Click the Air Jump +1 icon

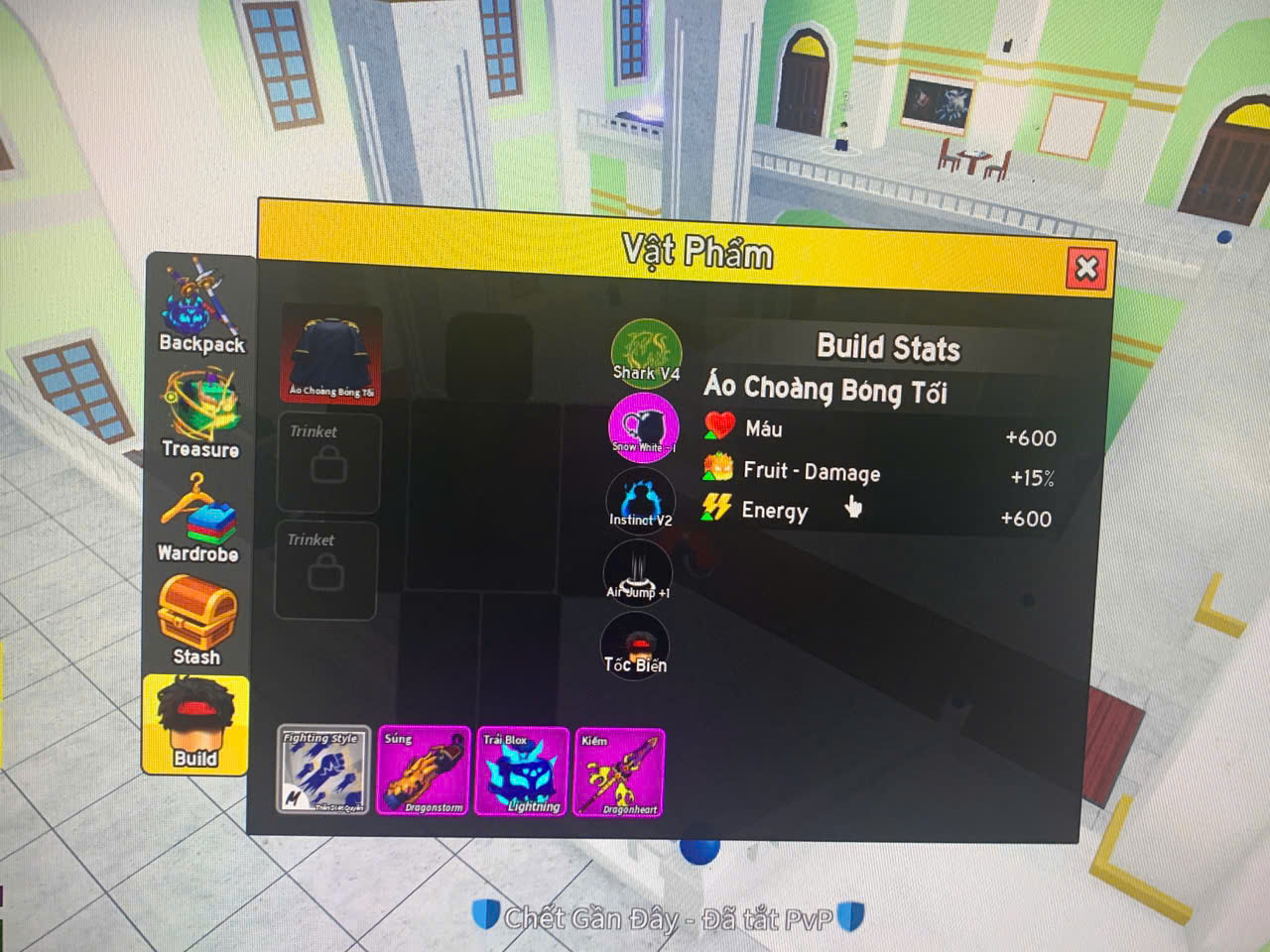638,573
